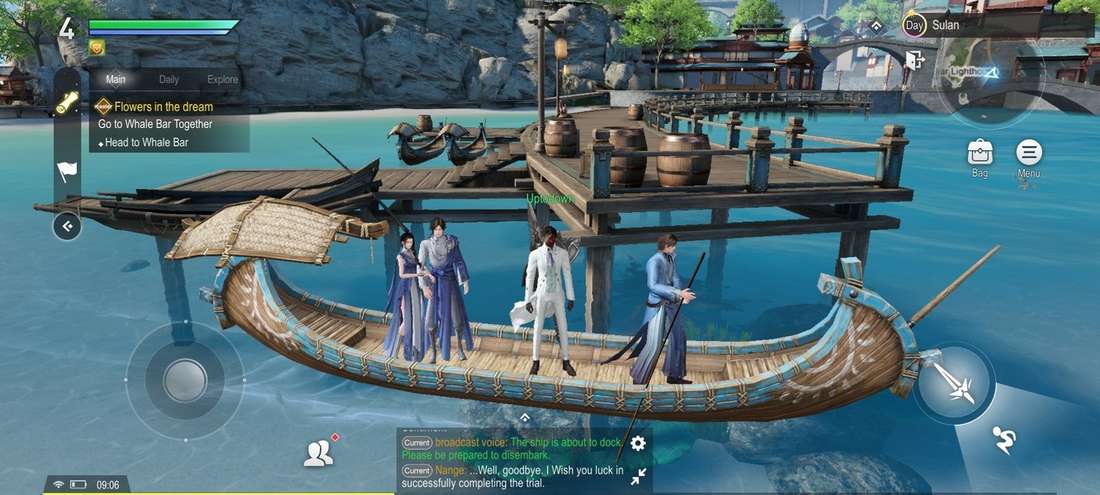The width and height of the screenshot is (1100, 495).
Task: Click the exit door icon
Action: [914, 60]
